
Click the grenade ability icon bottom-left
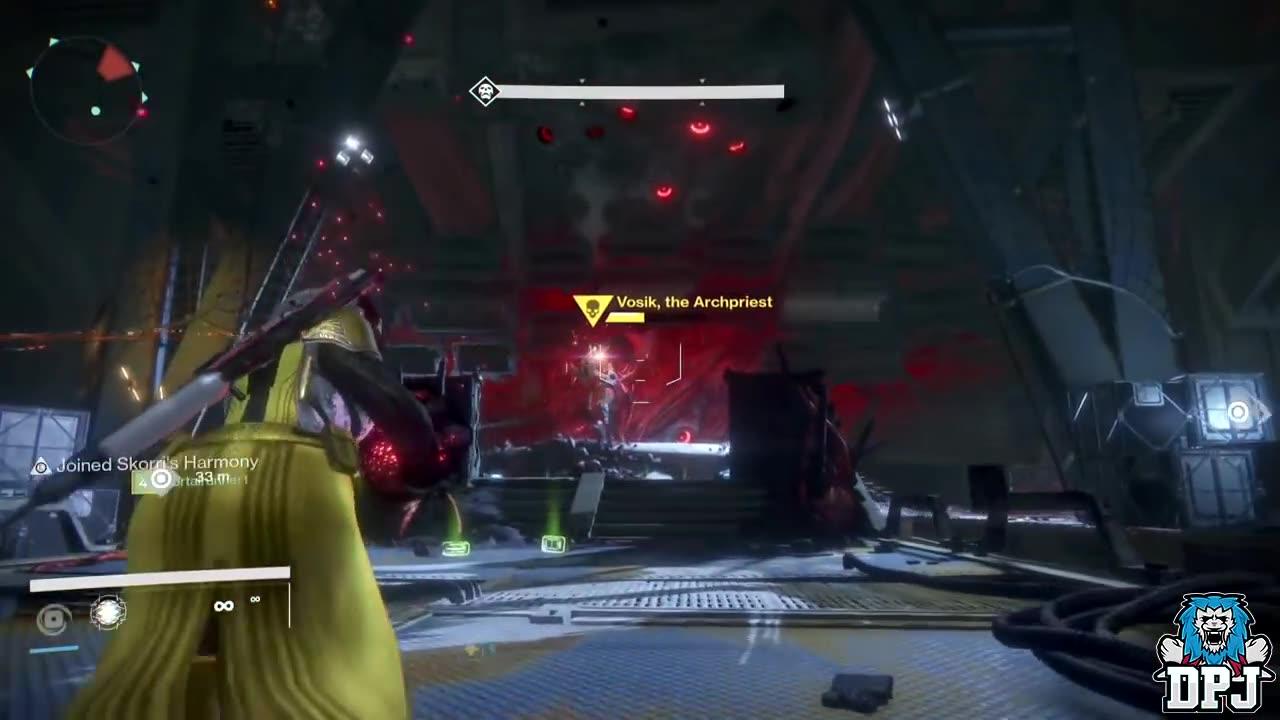pyautogui.click(x=53, y=618)
